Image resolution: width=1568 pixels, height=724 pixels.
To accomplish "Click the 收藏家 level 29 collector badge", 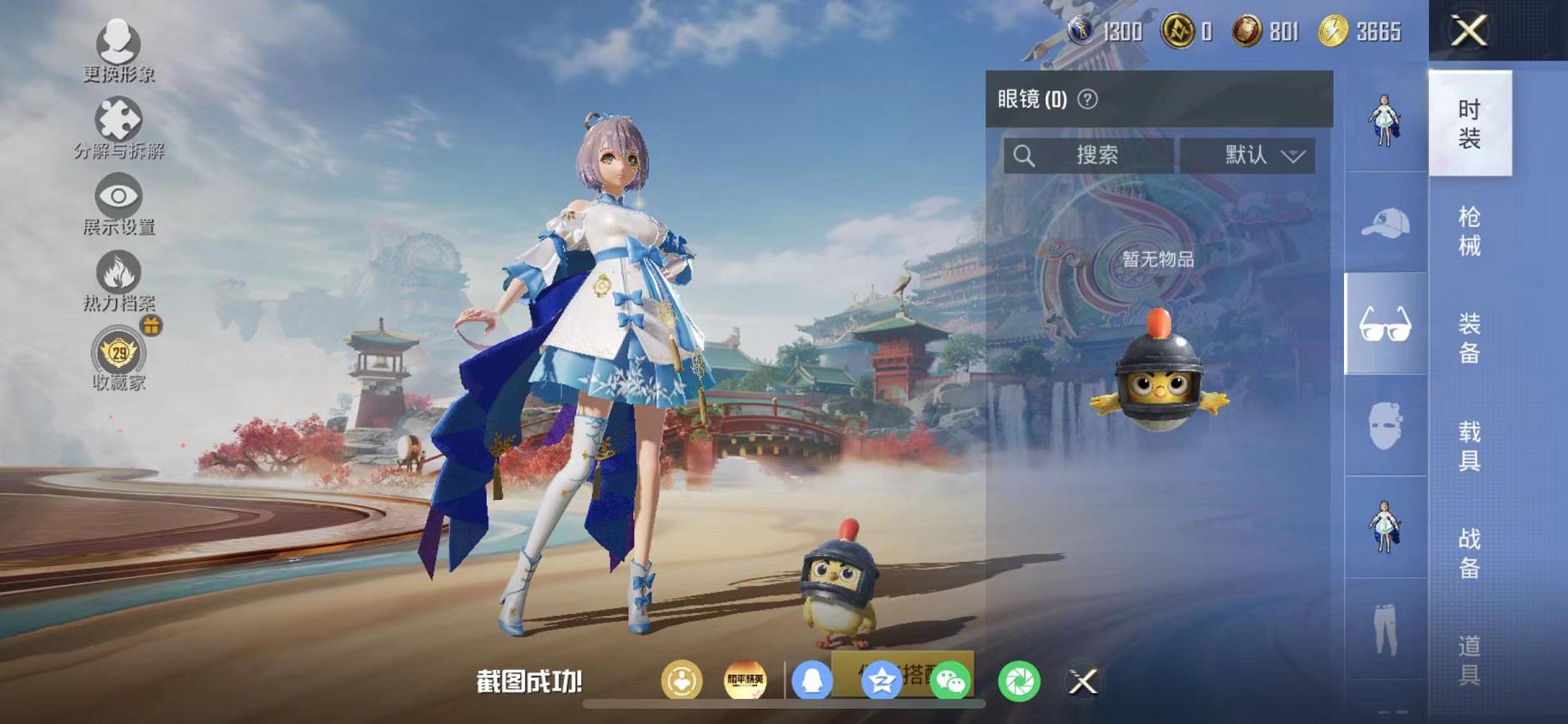I will tap(118, 353).
